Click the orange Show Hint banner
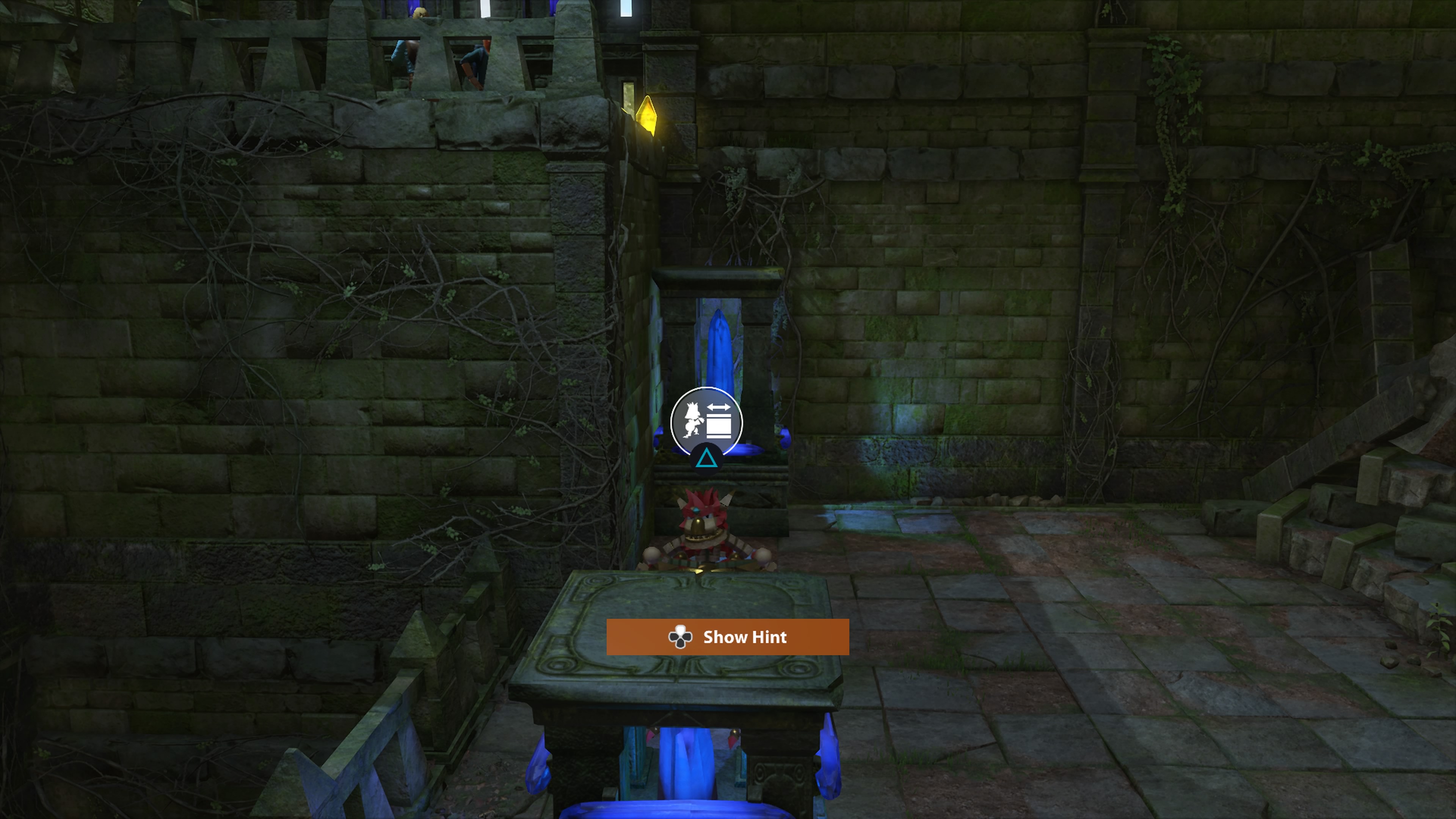The image size is (1456, 819). tap(728, 637)
